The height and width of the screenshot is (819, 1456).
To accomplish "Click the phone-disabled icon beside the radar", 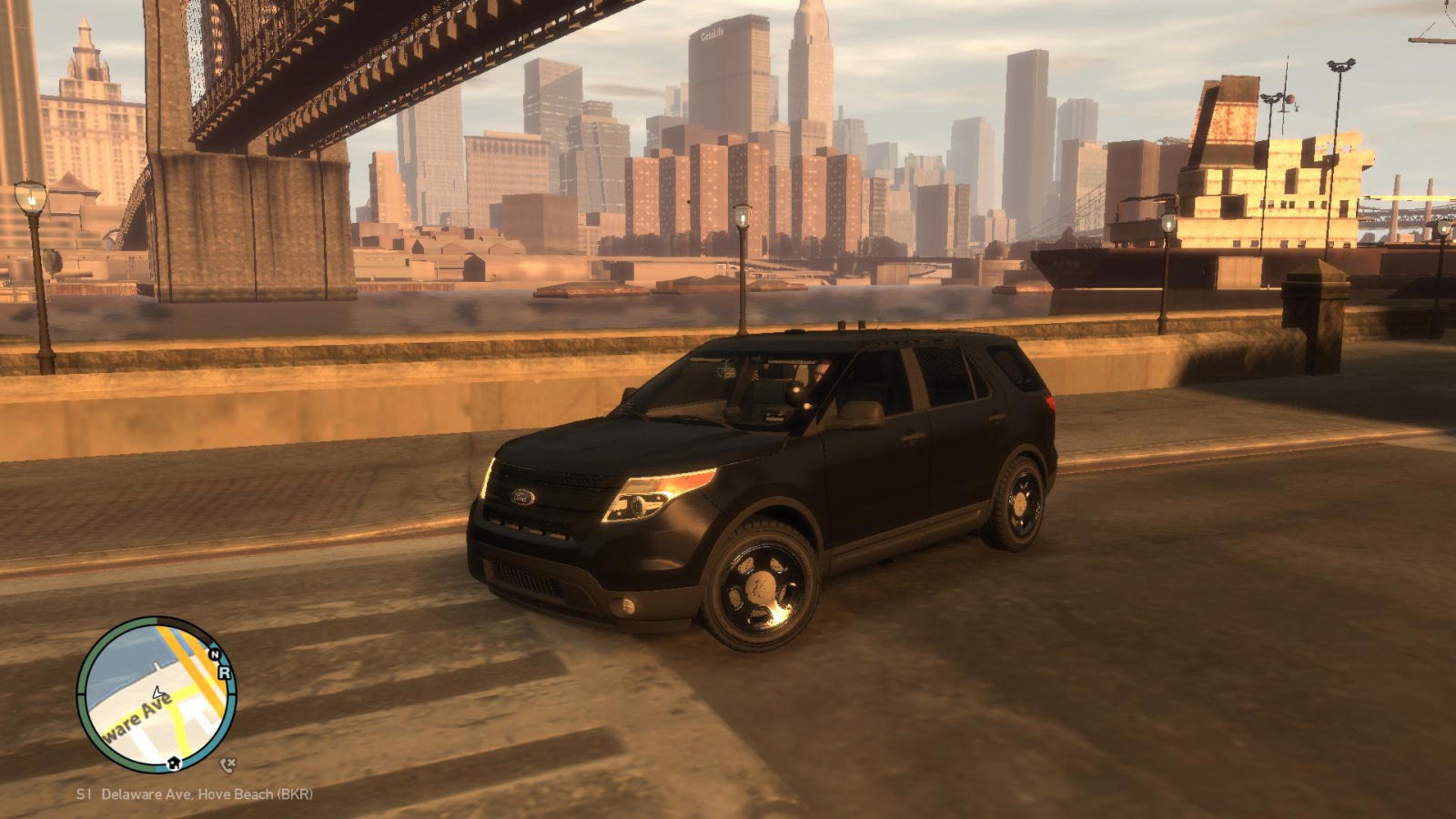I will click(227, 764).
